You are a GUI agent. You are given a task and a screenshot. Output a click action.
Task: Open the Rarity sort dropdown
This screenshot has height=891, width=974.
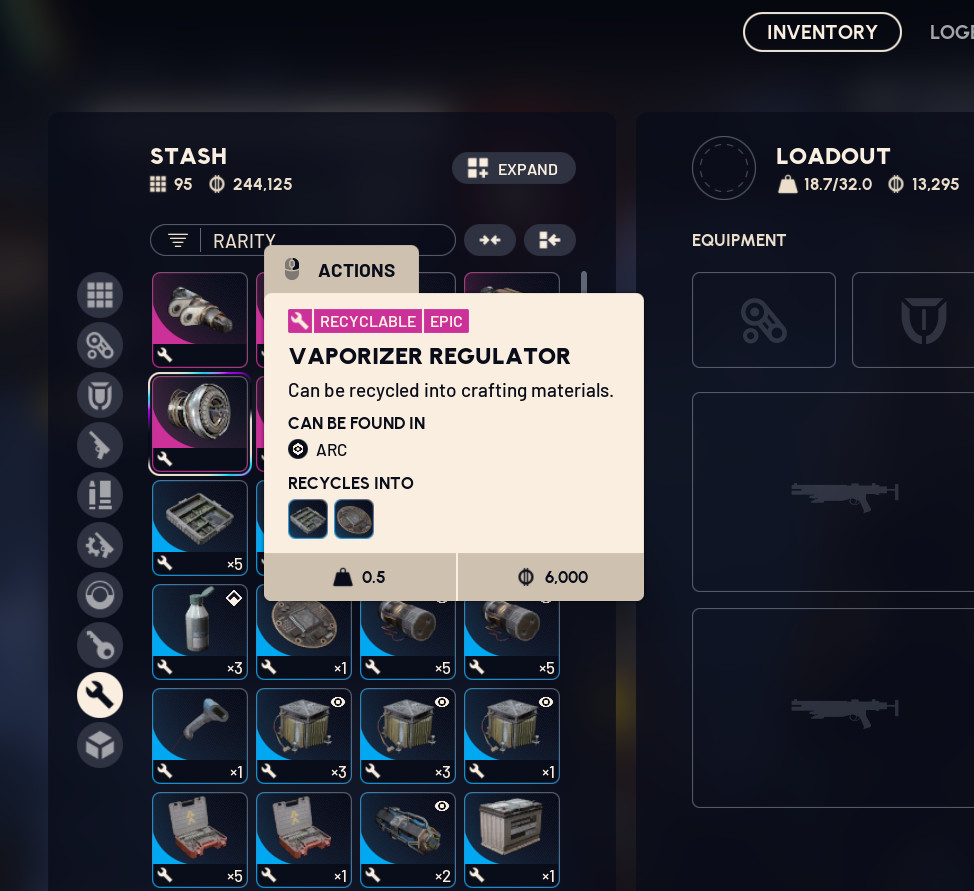coord(302,240)
